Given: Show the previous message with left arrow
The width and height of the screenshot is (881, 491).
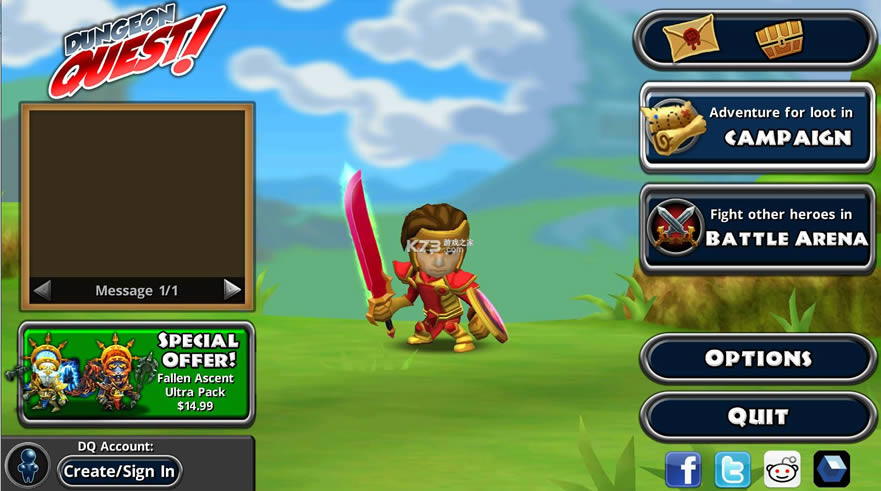Looking at the screenshot, I should (x=42, y=290).
